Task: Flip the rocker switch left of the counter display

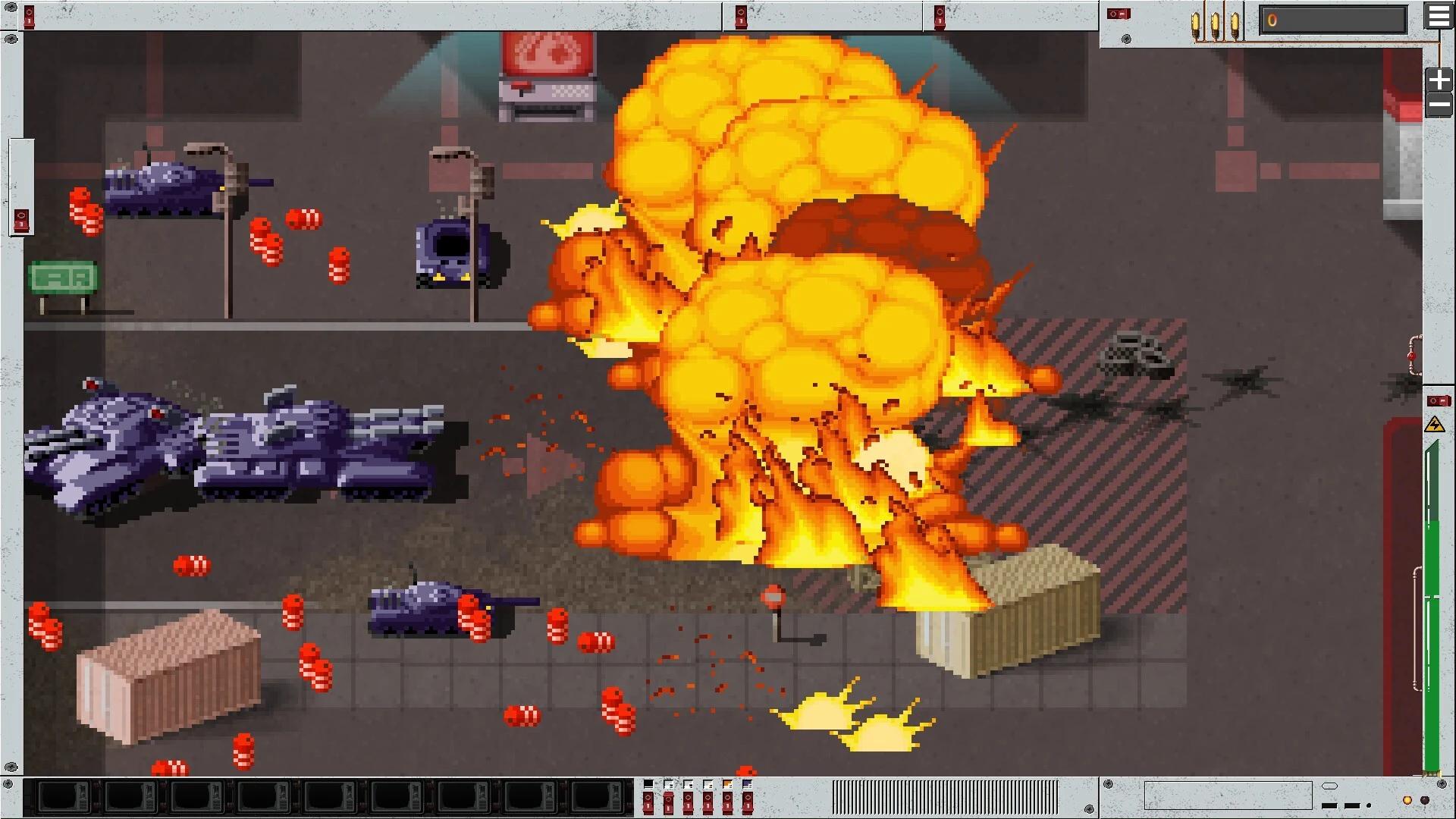Action: (1119, 15)
